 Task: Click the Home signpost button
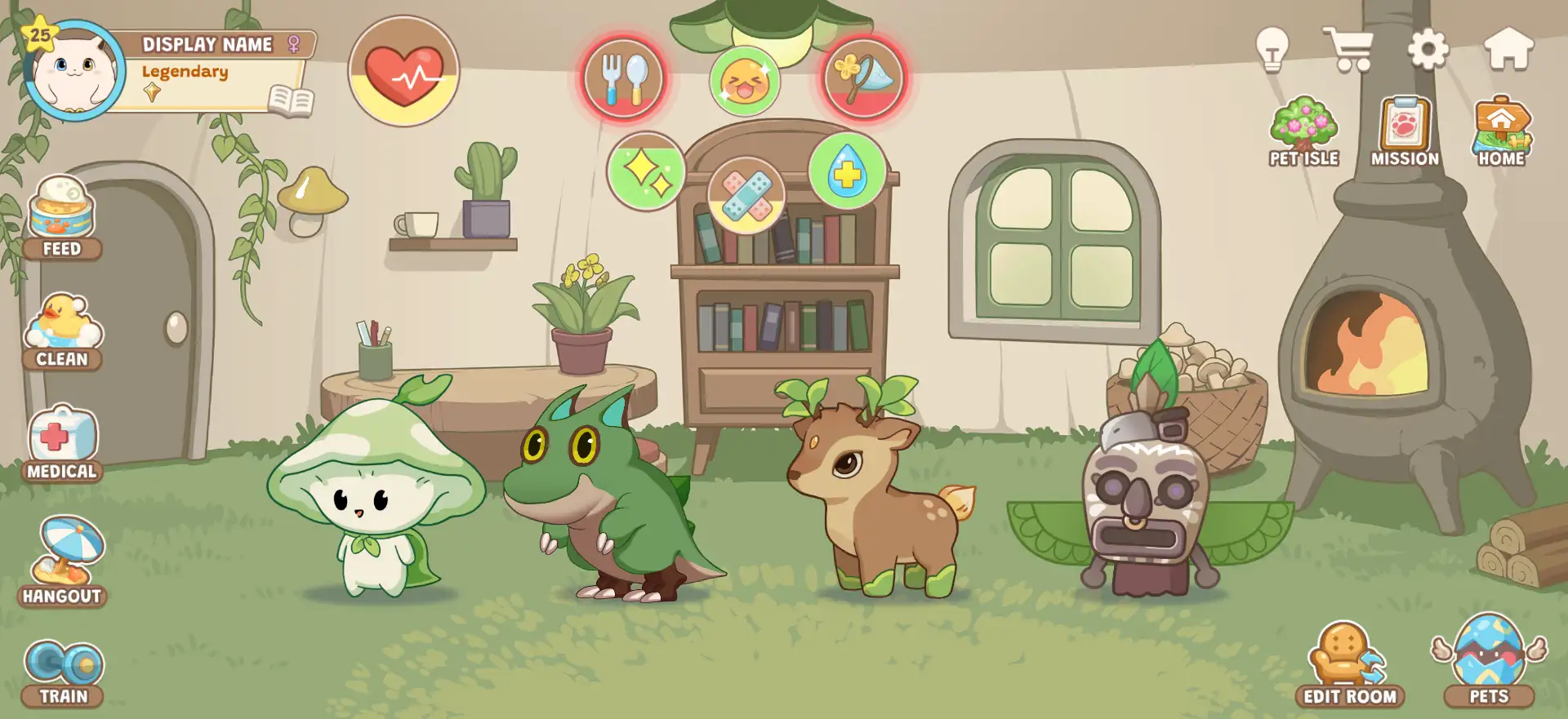pyautogui.click(x=1501, y=132)
